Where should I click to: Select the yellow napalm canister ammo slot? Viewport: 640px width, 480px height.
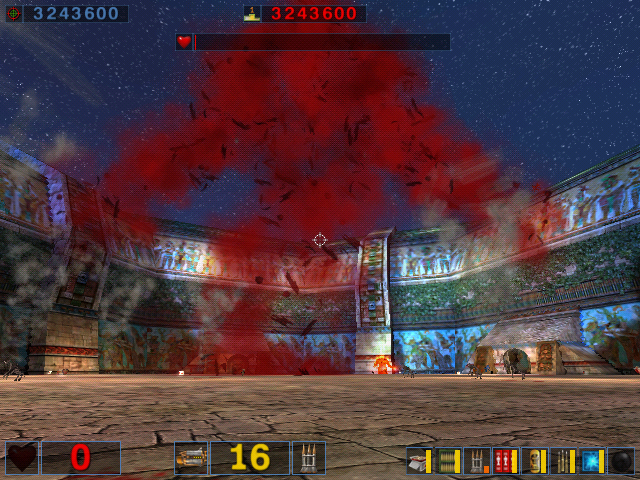tap(534, 461)
